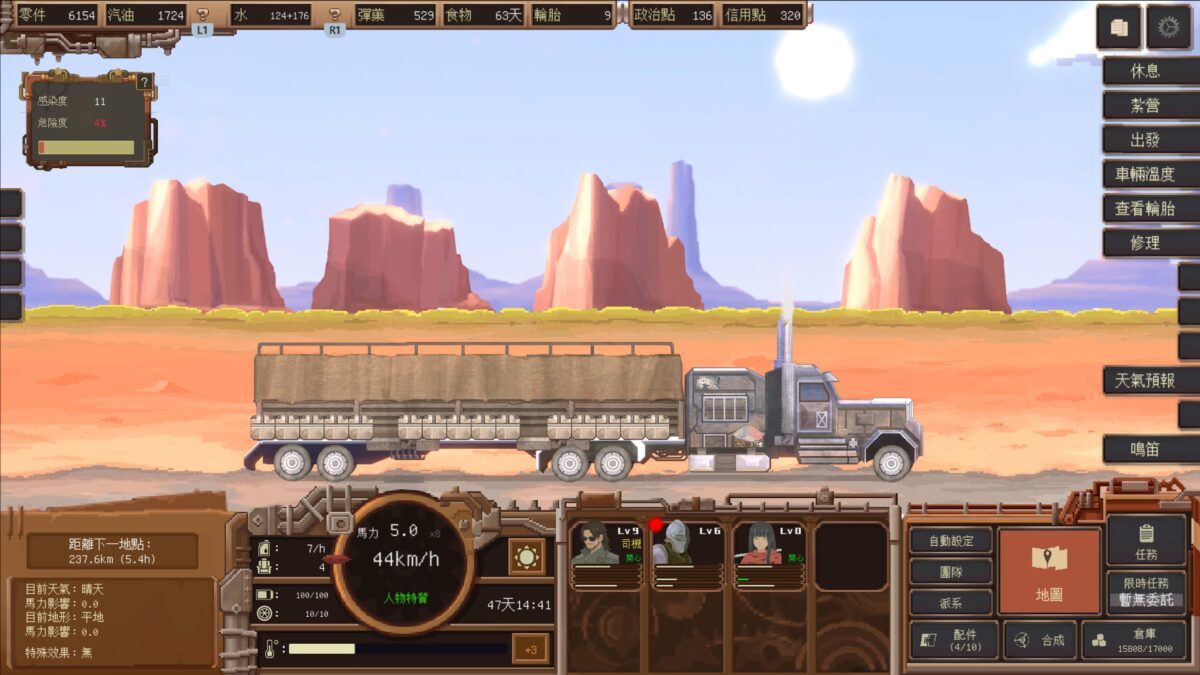Choose 修理 to repair the truck
Viewport: 1200px width, 675px height.
pos(1145,242)
